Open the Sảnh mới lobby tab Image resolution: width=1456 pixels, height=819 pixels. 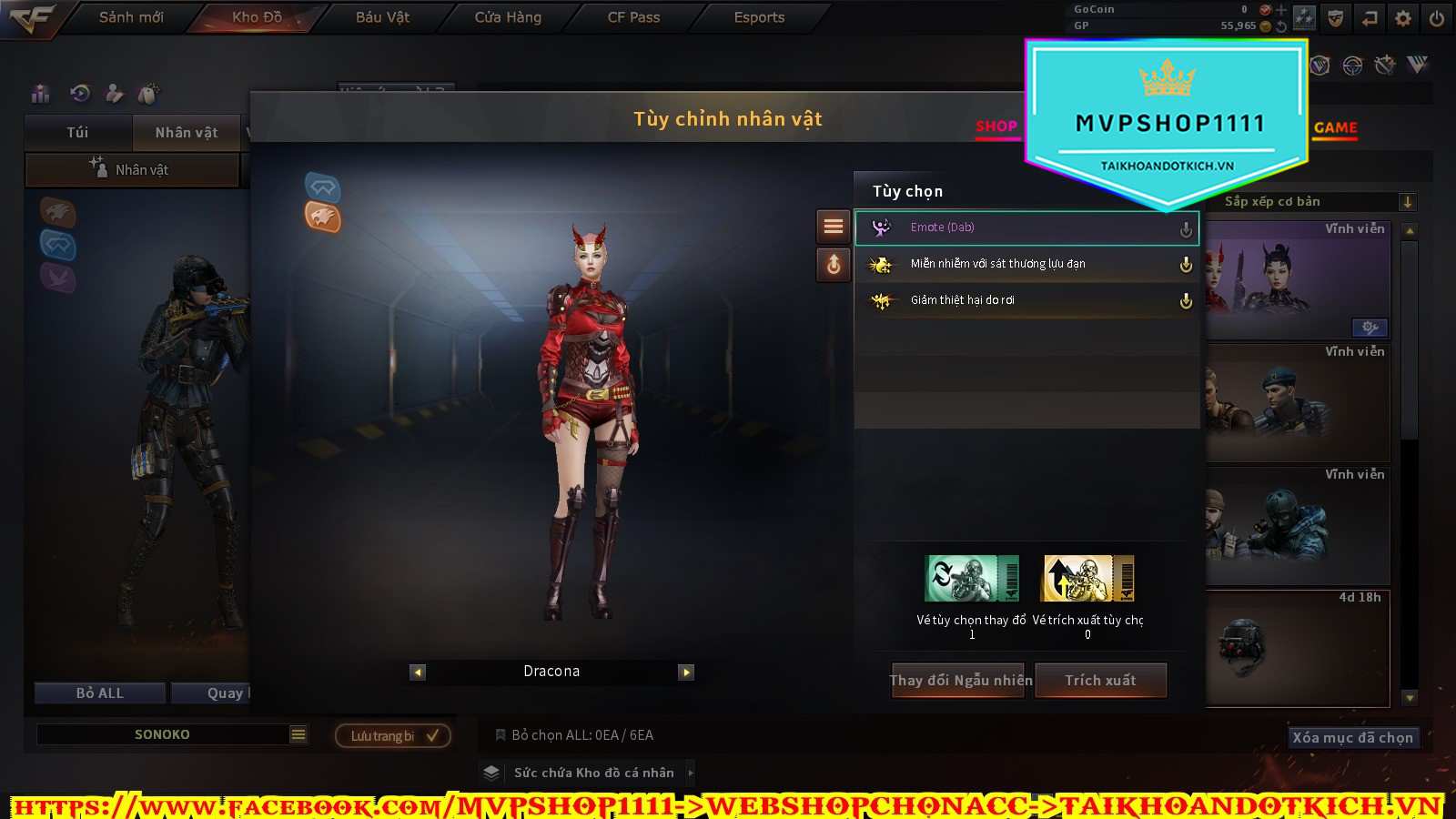pyautogui.click(x=131, y=17)
